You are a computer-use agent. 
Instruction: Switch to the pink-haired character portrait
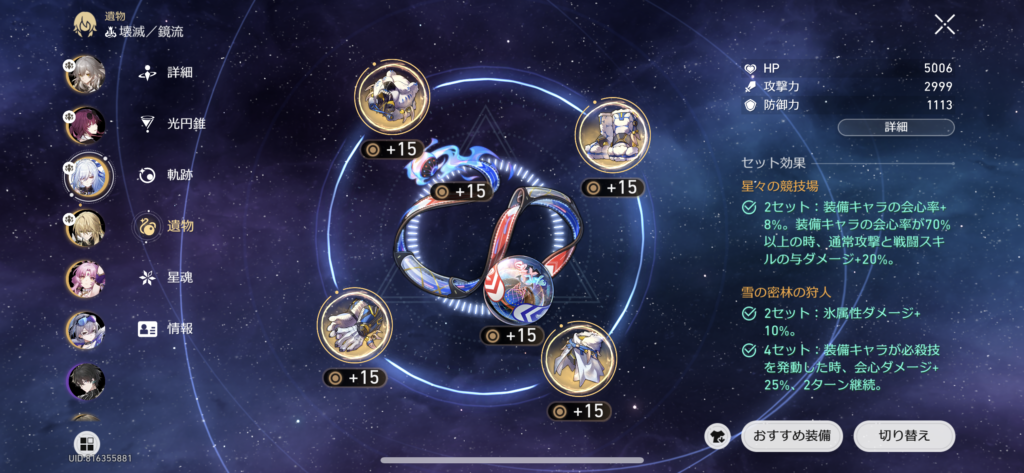(86, 280)
